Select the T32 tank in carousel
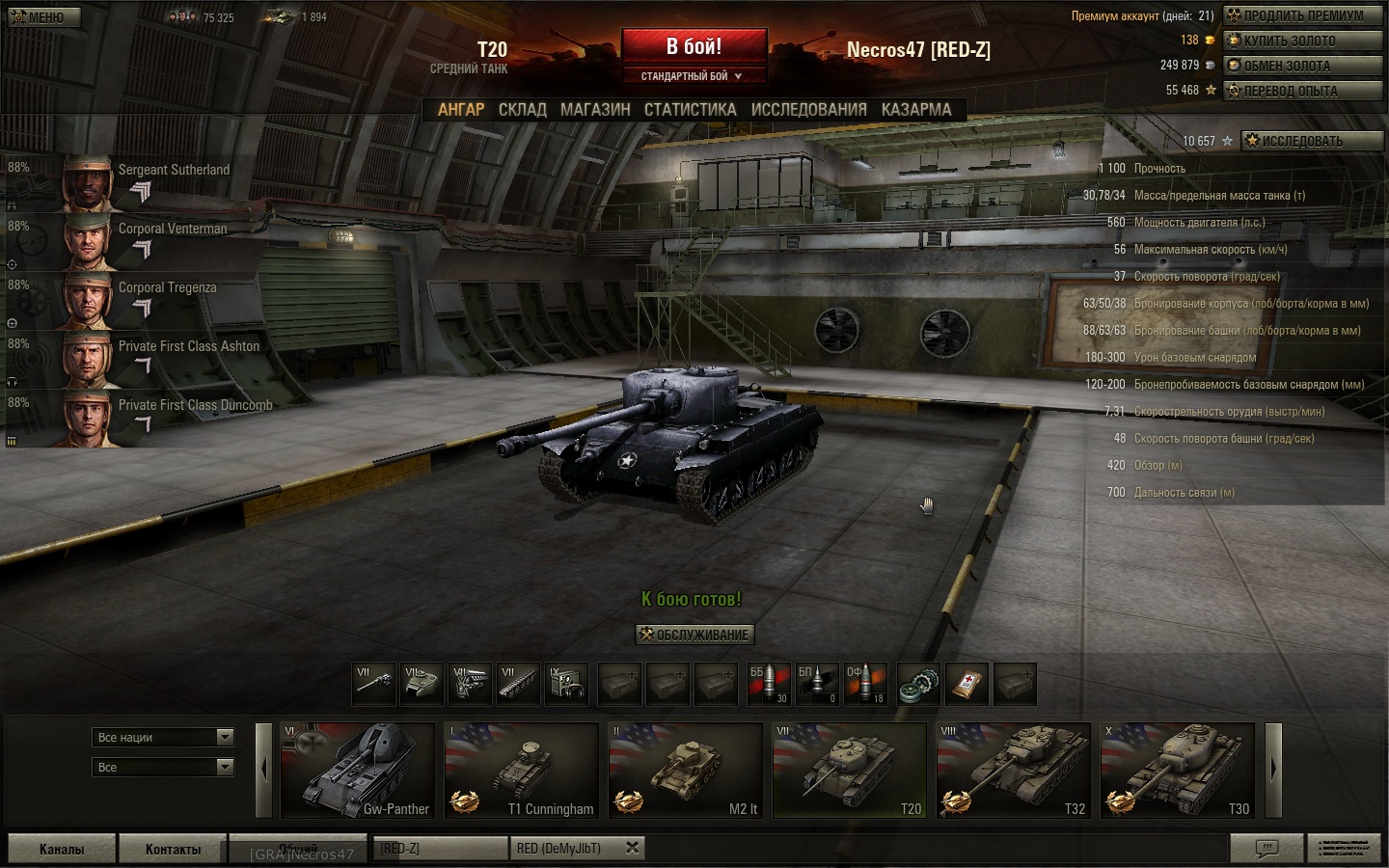 [x=1013, y=771]
